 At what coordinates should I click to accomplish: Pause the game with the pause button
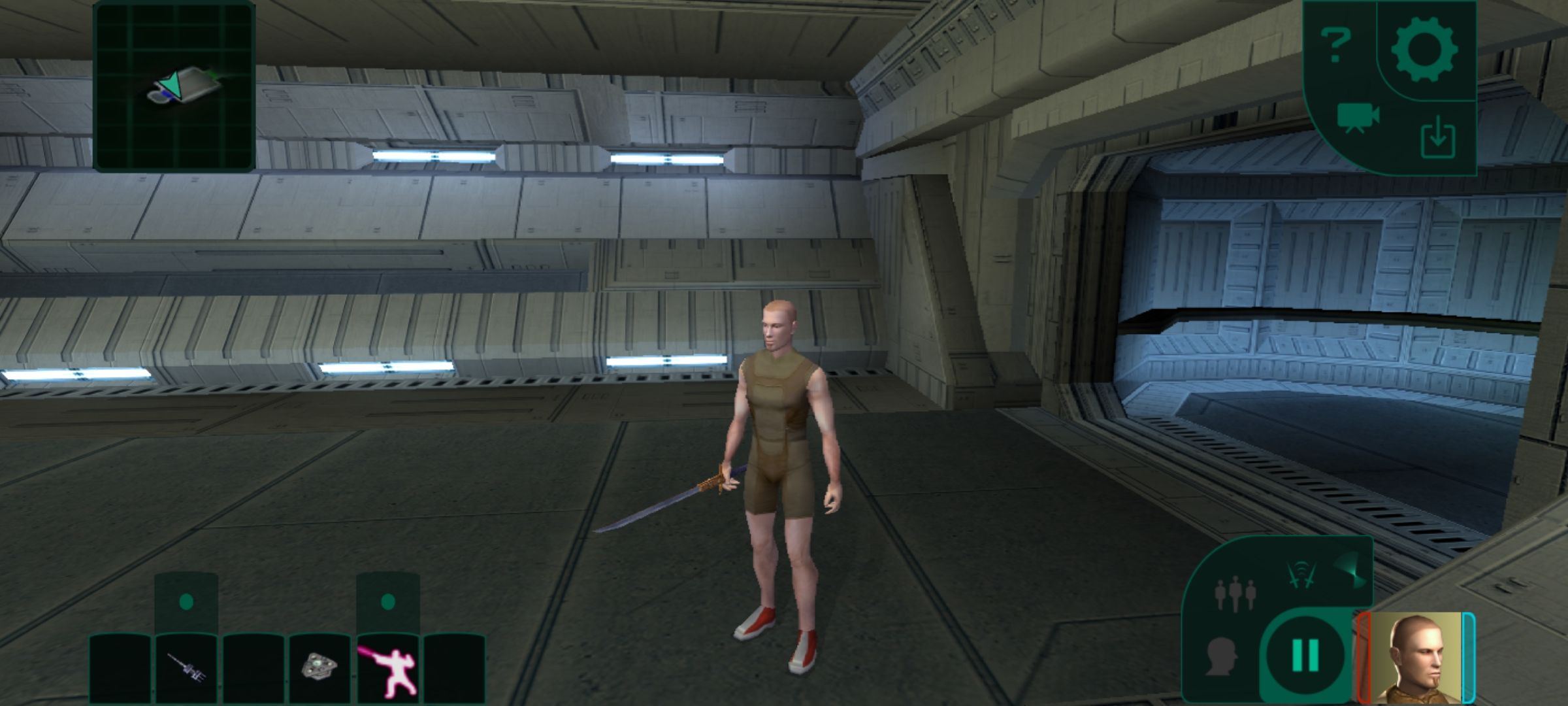pos(1305,654)
